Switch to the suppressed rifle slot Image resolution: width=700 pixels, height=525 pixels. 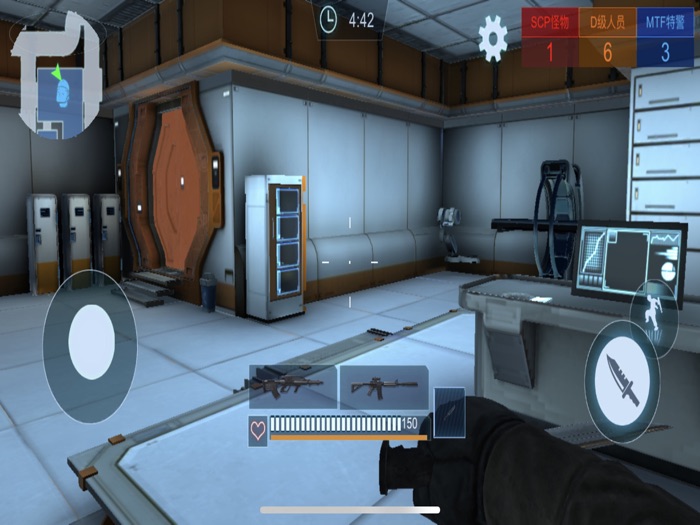(383, 386)
